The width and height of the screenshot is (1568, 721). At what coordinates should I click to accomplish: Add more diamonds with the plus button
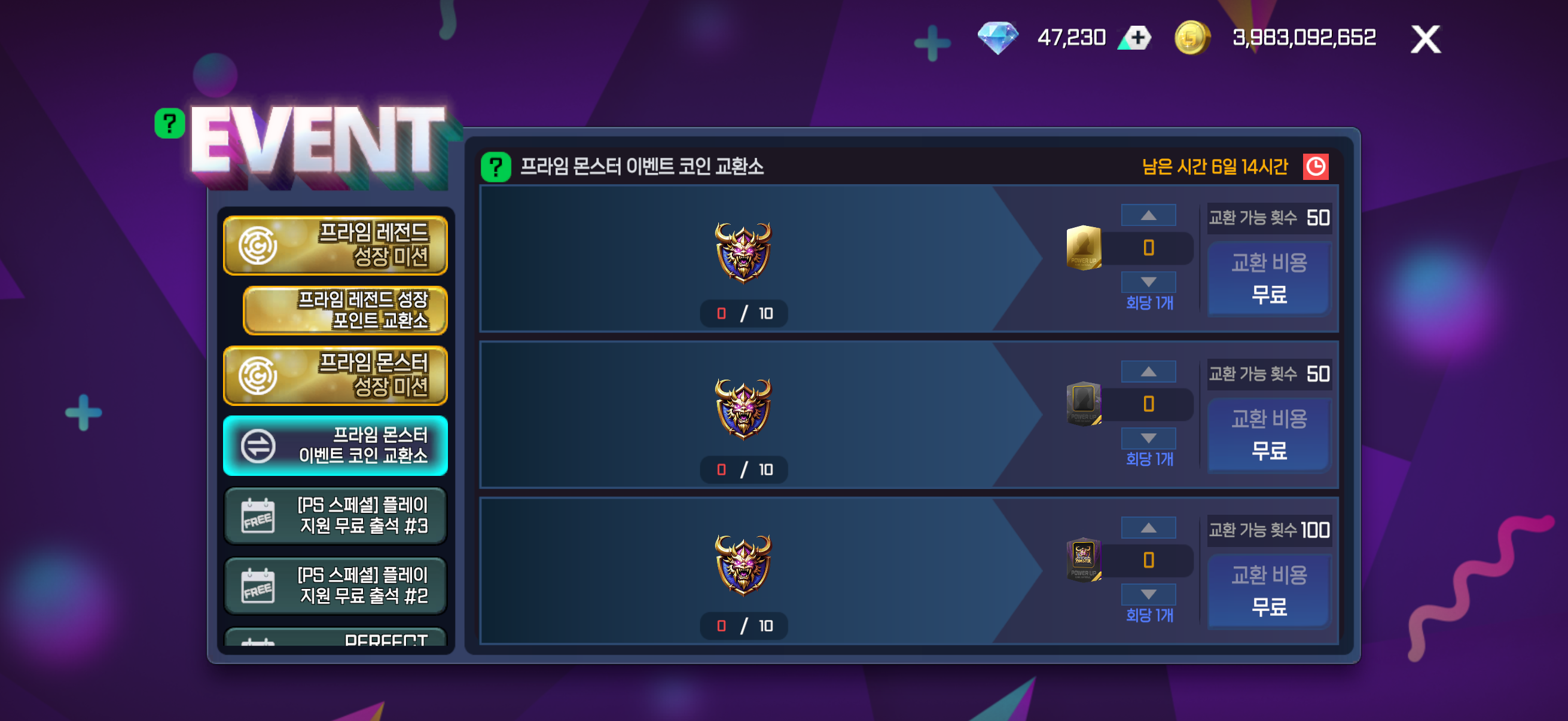1136,38
